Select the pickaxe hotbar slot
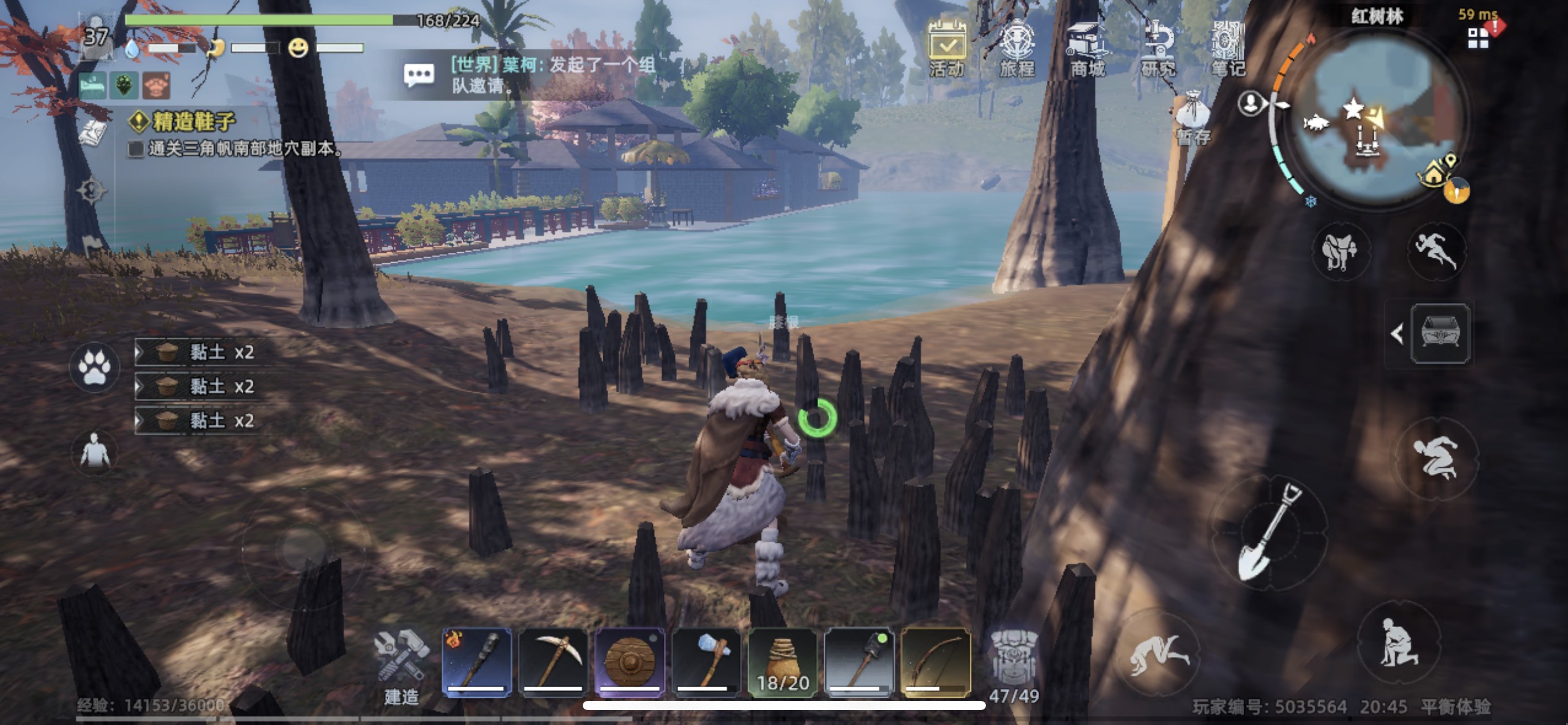 pos(553,662)
